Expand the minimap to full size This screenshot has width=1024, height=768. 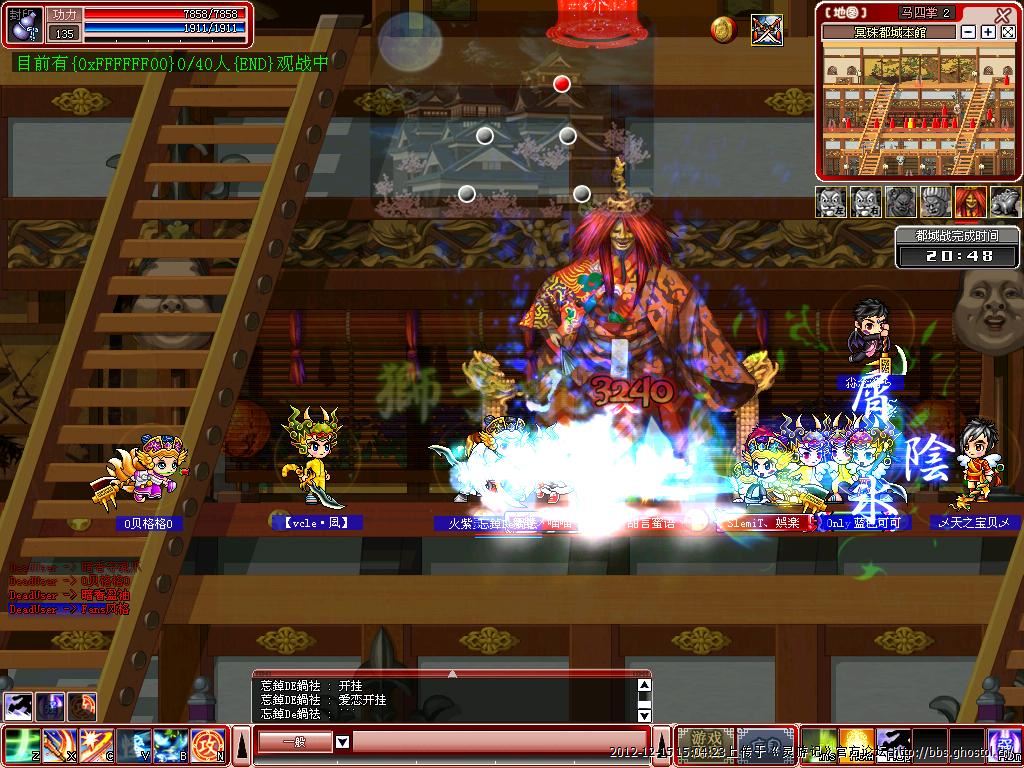pyautogui.click(x=1007, y=32)
